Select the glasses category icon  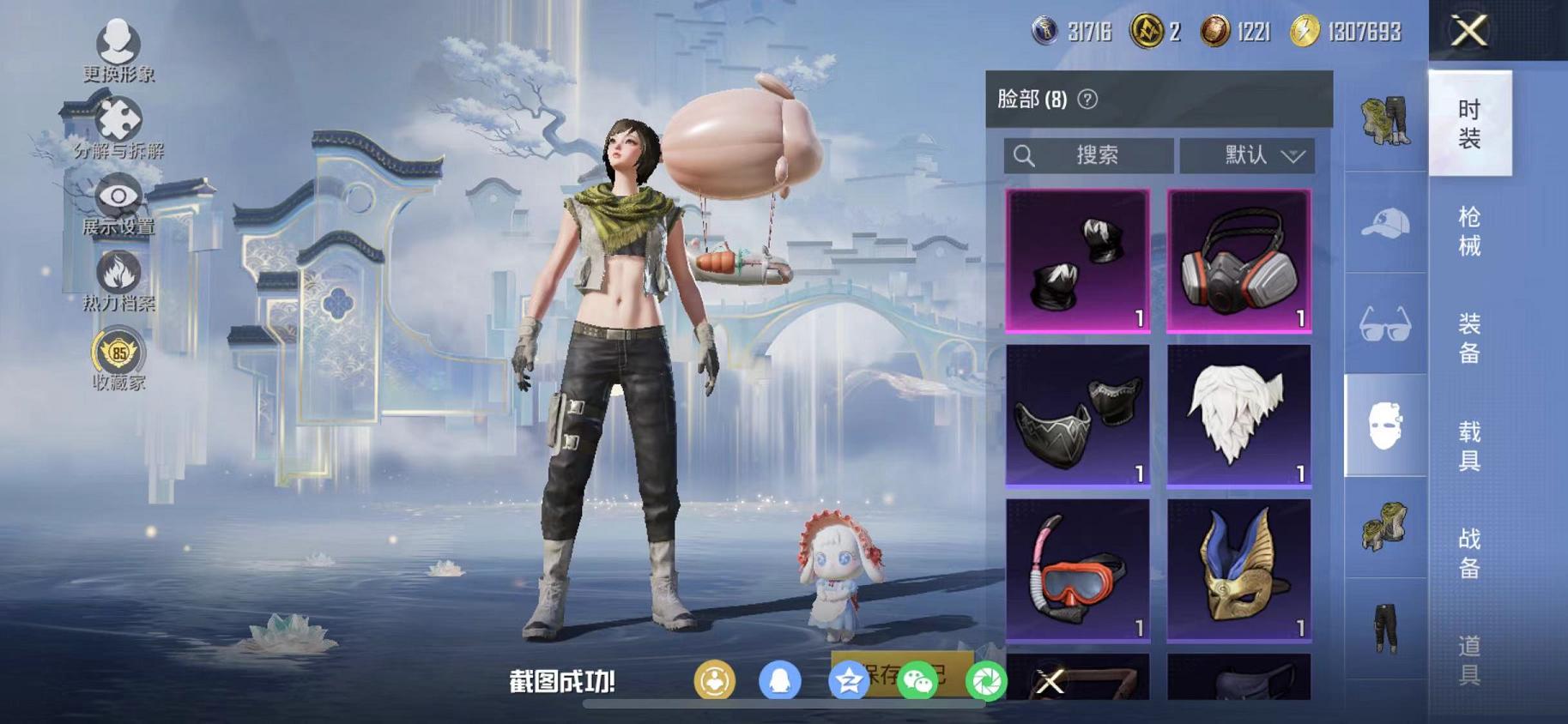1385,324
